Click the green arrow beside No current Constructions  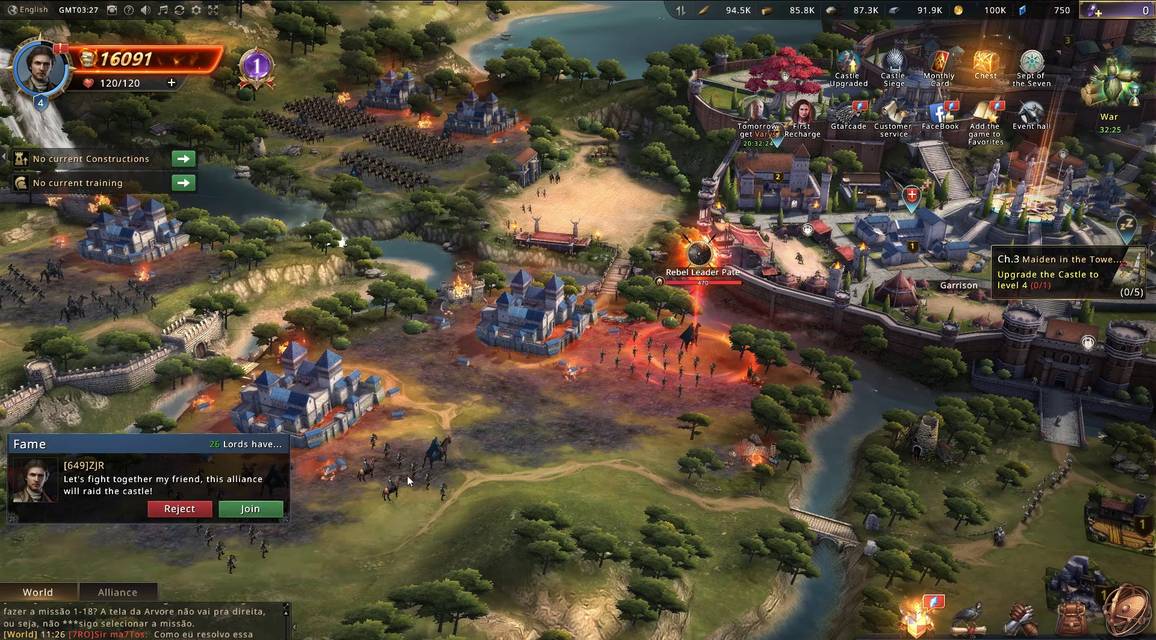click(183, 158)
